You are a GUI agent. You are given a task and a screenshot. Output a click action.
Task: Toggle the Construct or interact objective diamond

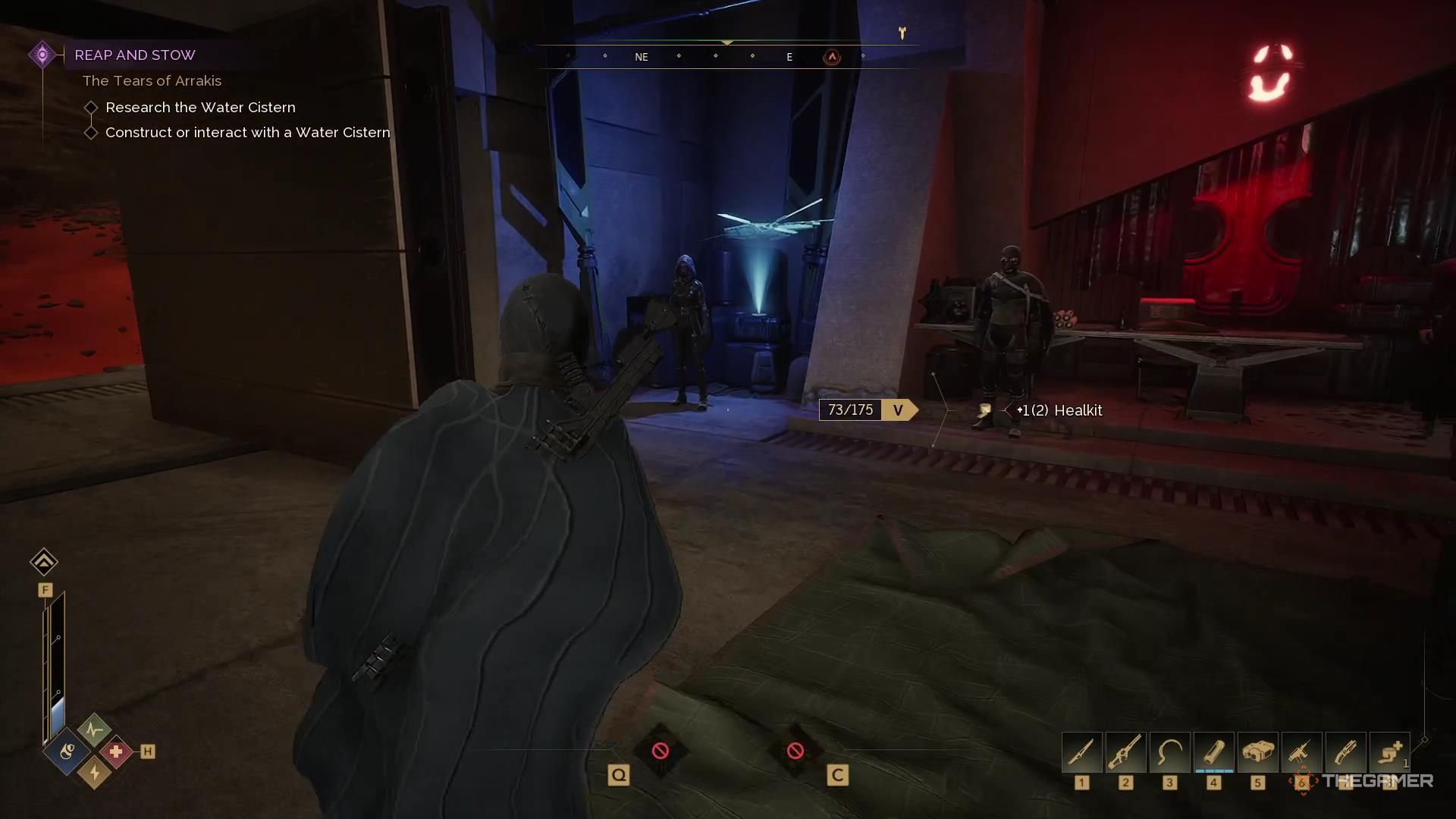tap(91, 132)
